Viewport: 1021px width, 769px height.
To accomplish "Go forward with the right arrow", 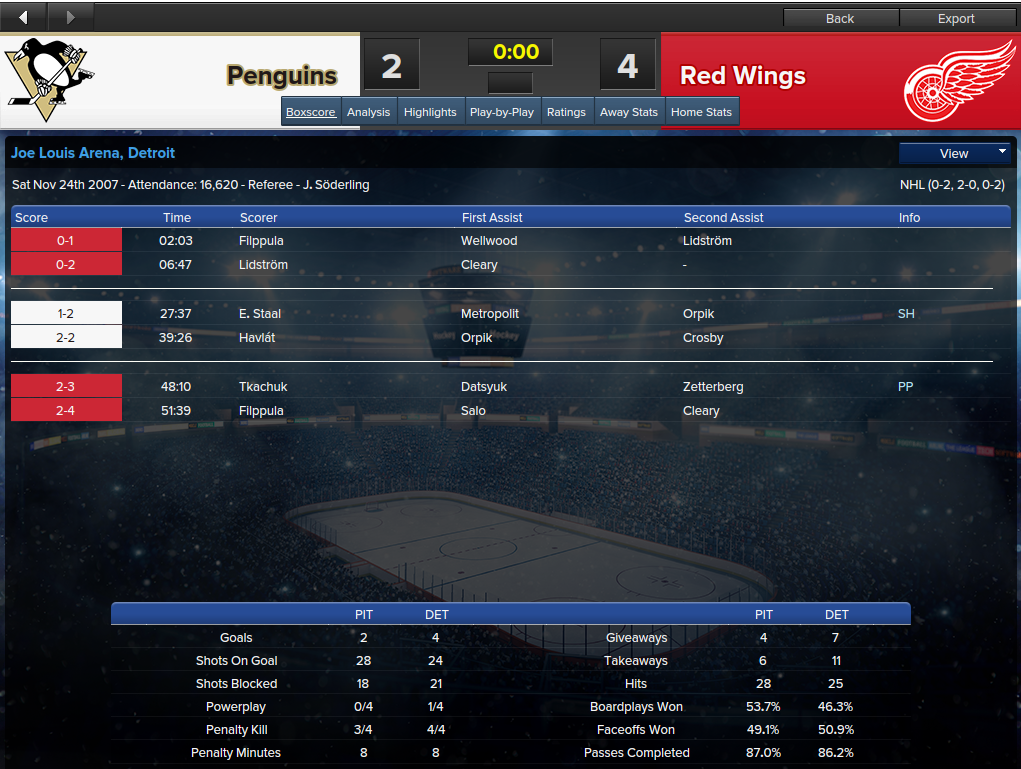I will 70,17.
